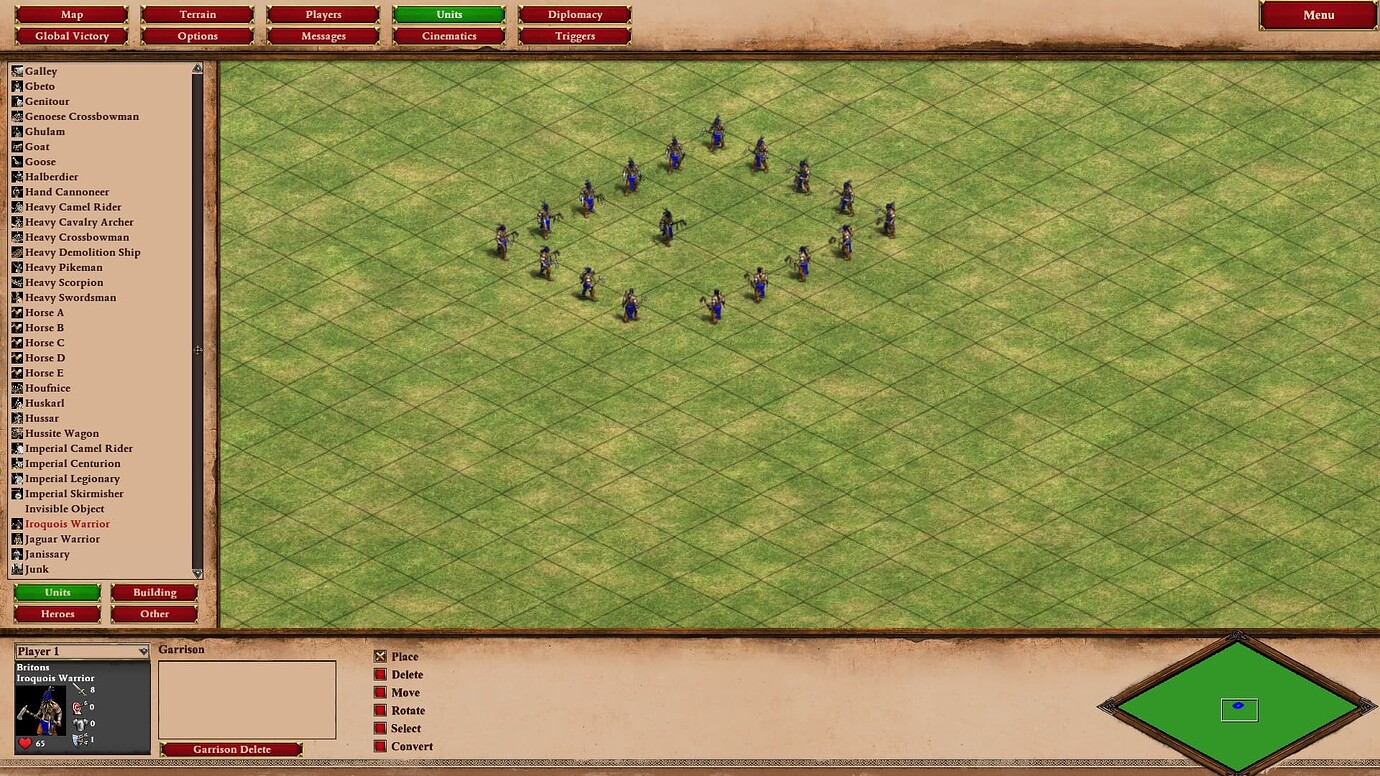The width and height of the screenshot is (1380, 776).
Task: Enable the Convert mode checkbox
Action: click(378, 746)
